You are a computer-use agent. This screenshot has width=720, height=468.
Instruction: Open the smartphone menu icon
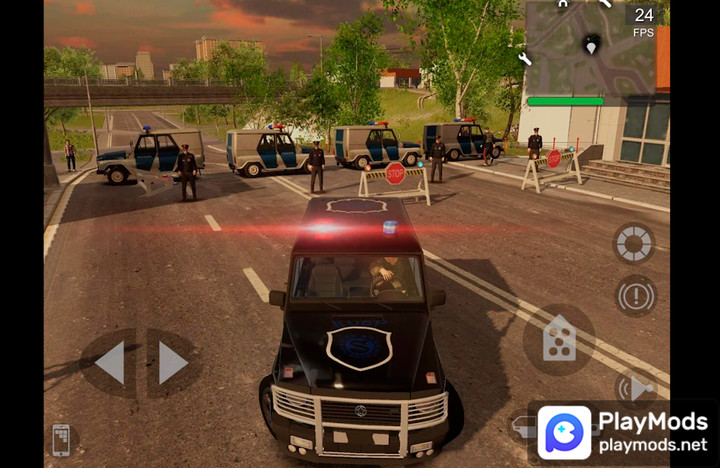pos(61,440)
